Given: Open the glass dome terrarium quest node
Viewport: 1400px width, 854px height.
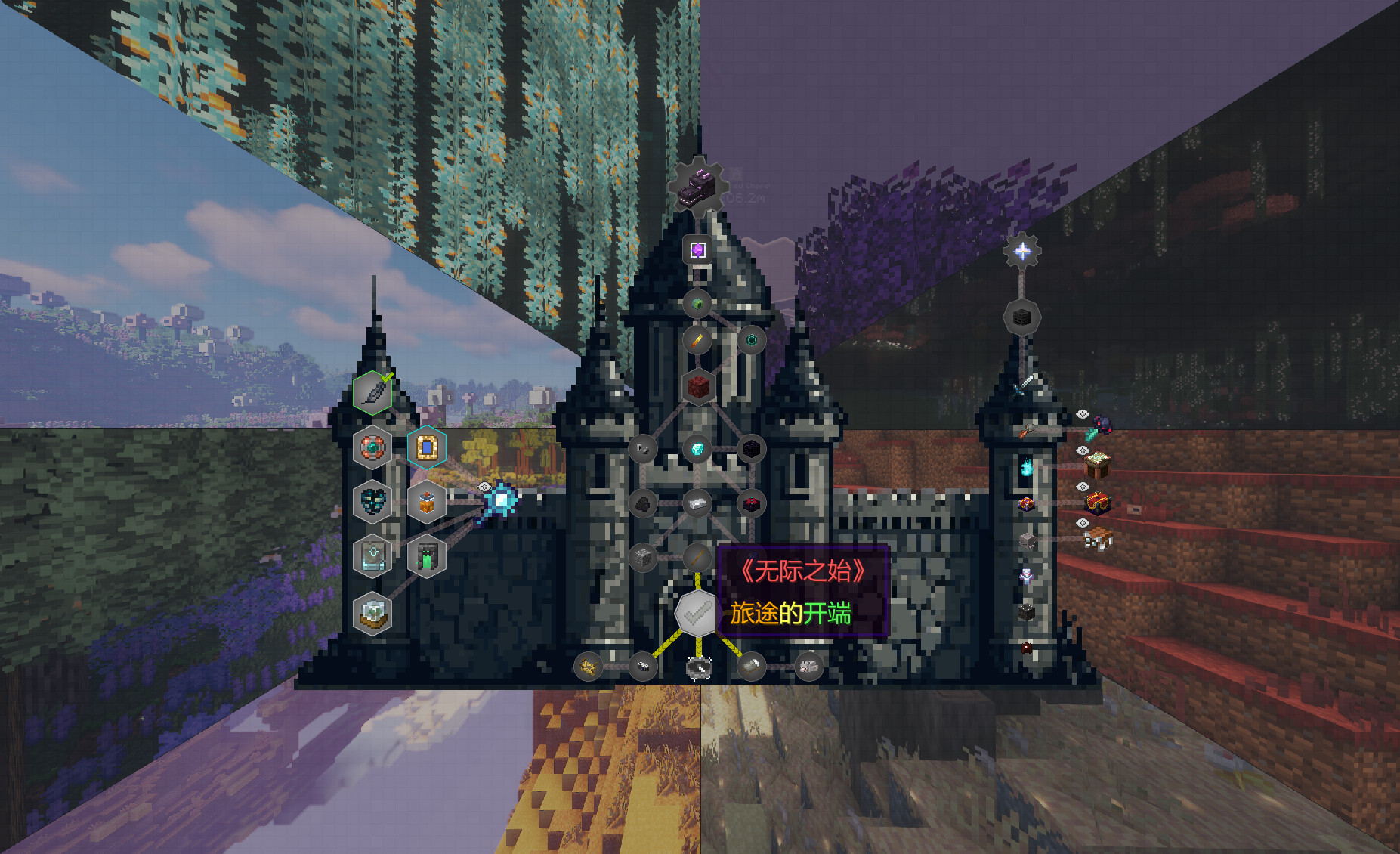Looking at the screenshot, I should click(x=372, y=612).
